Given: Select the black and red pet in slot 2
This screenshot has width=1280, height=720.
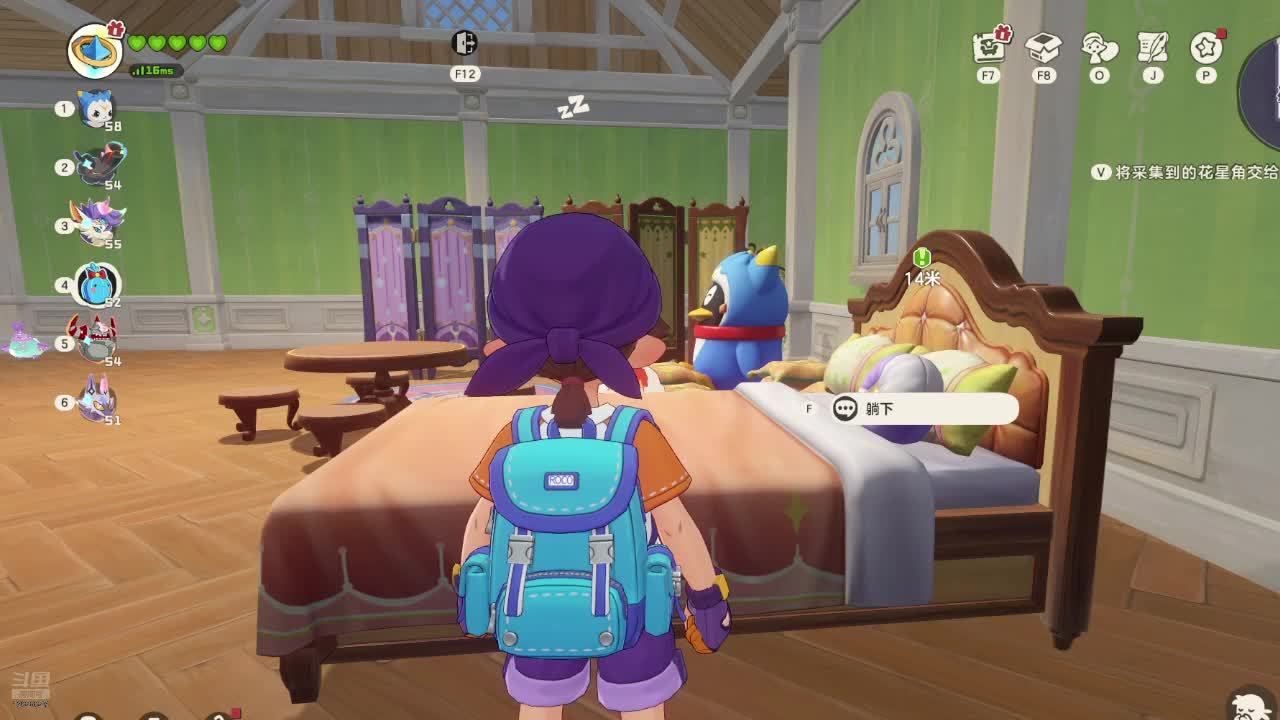Looking at the screenshot, I should click(x=99, y=166).
